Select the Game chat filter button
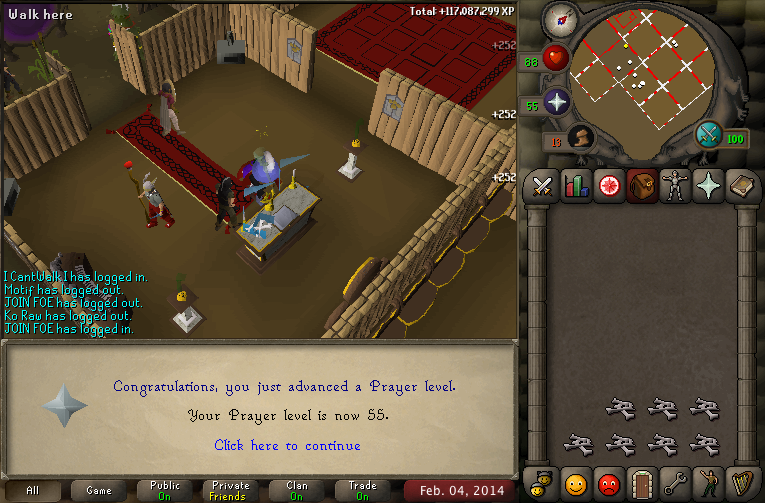 (x=99, y=491)
